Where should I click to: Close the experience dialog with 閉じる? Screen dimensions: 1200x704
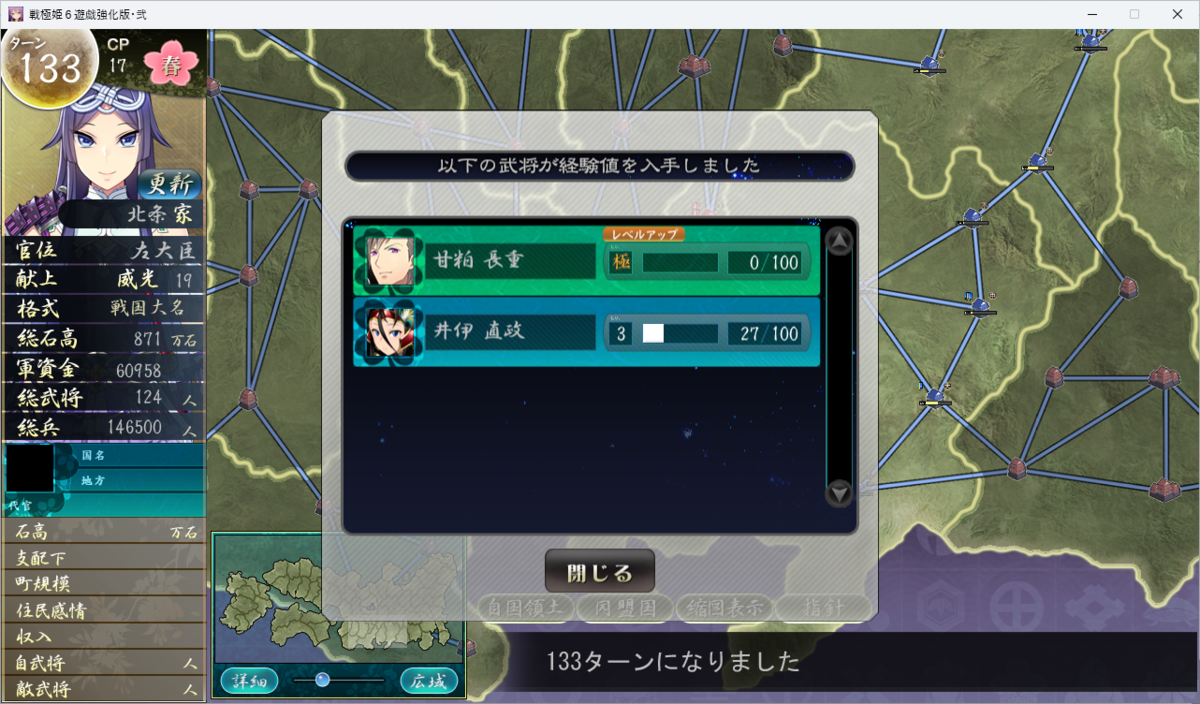click(599, 573)
